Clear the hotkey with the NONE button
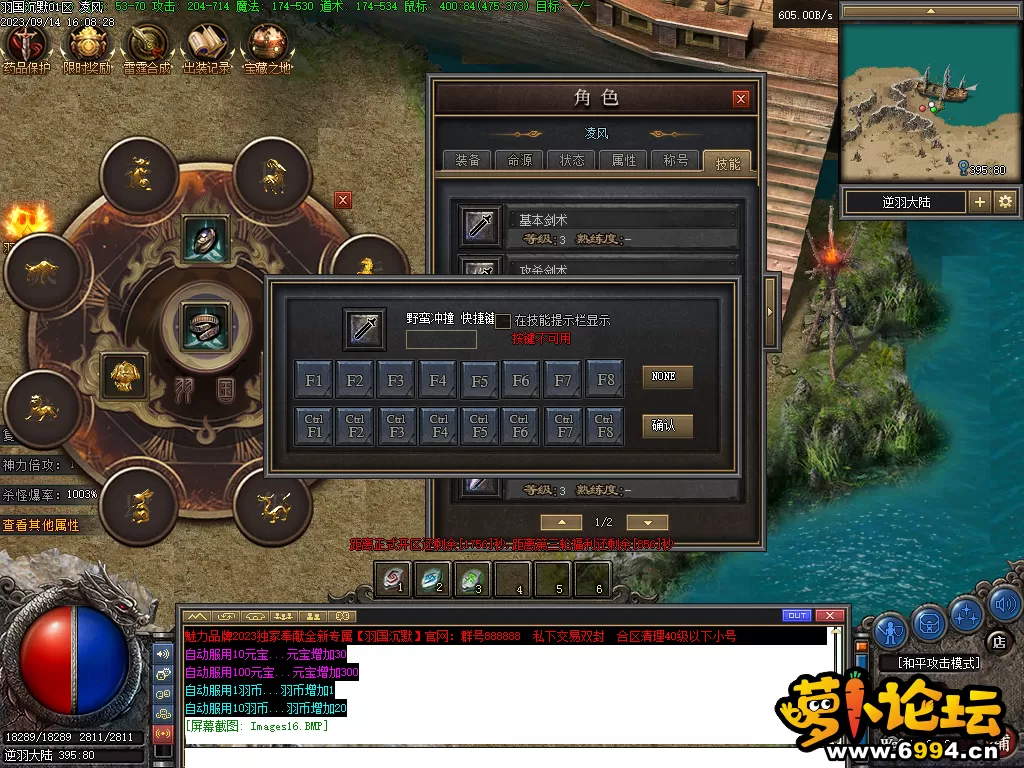 pyautogui.click(x=666, y=377)
